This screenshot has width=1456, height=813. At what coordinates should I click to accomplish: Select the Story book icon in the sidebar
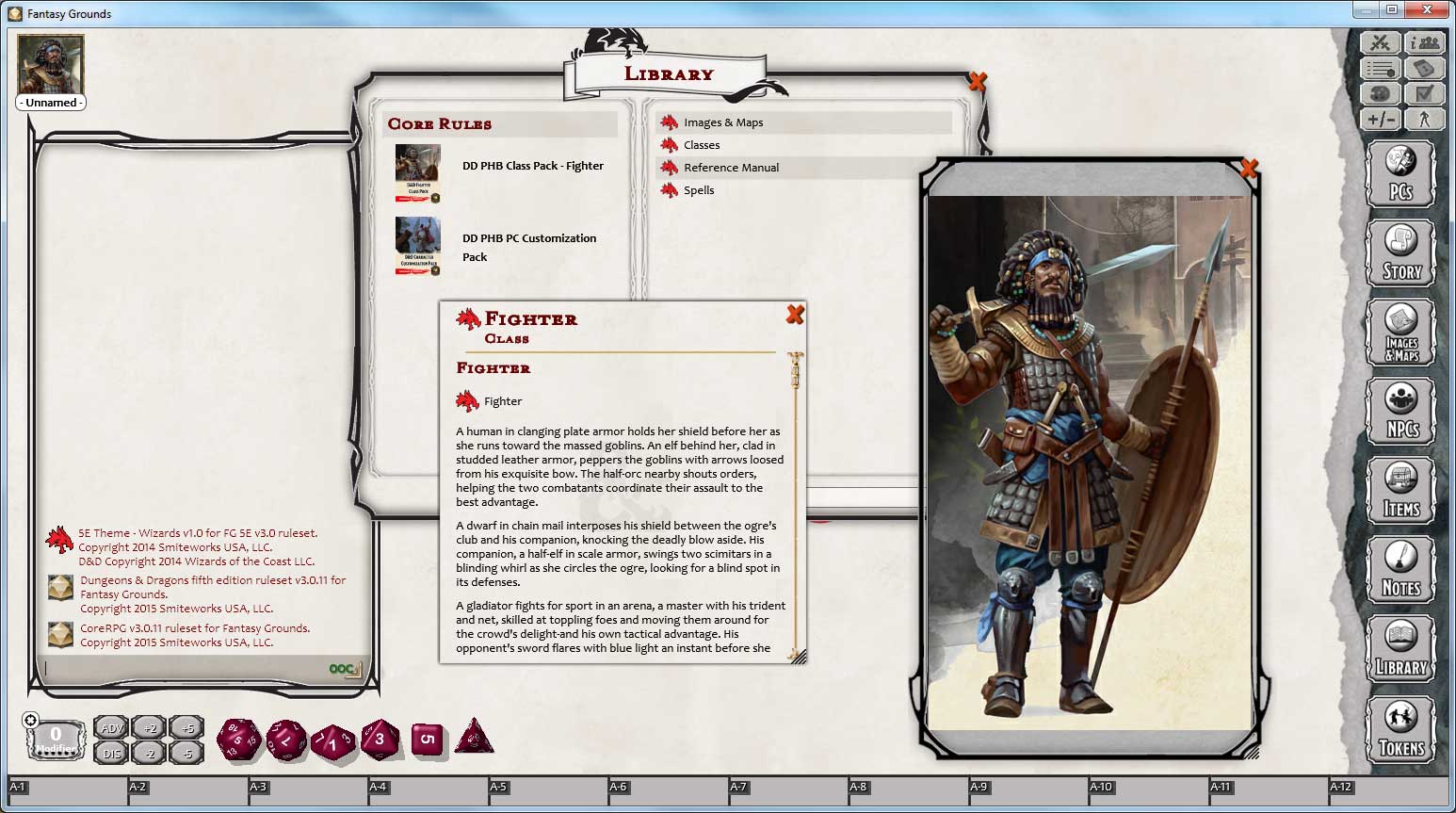[1401, 252]
